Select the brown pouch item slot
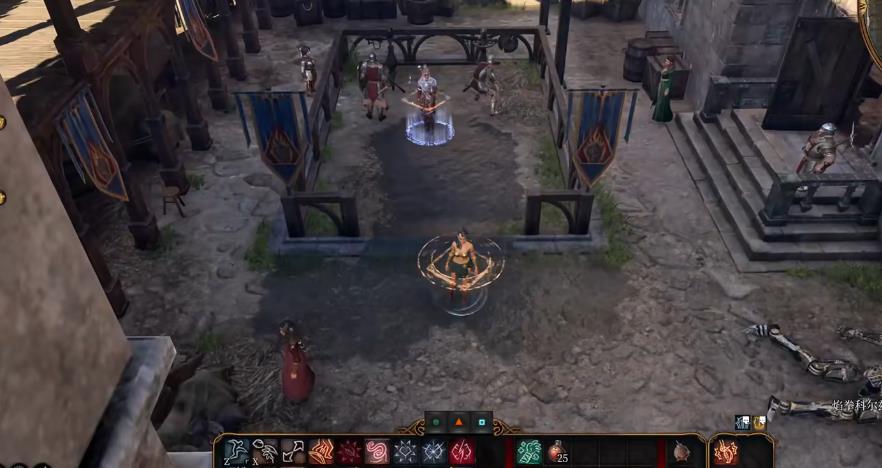Viewport: 882px width, 468px height. pyautogui.click(x=682, y=452)
